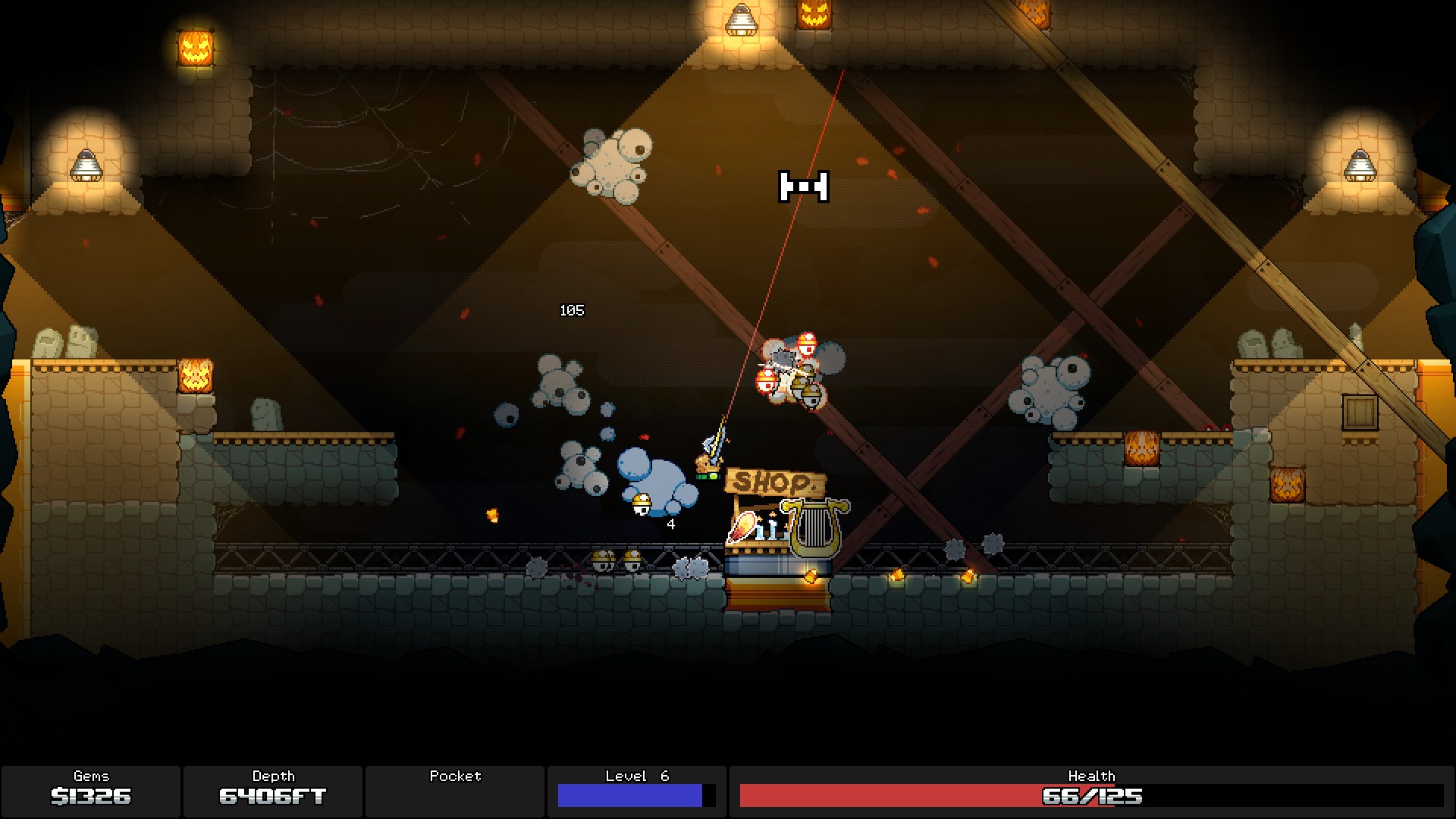Pick up the dumbbell item falling from above

point(803,187)
